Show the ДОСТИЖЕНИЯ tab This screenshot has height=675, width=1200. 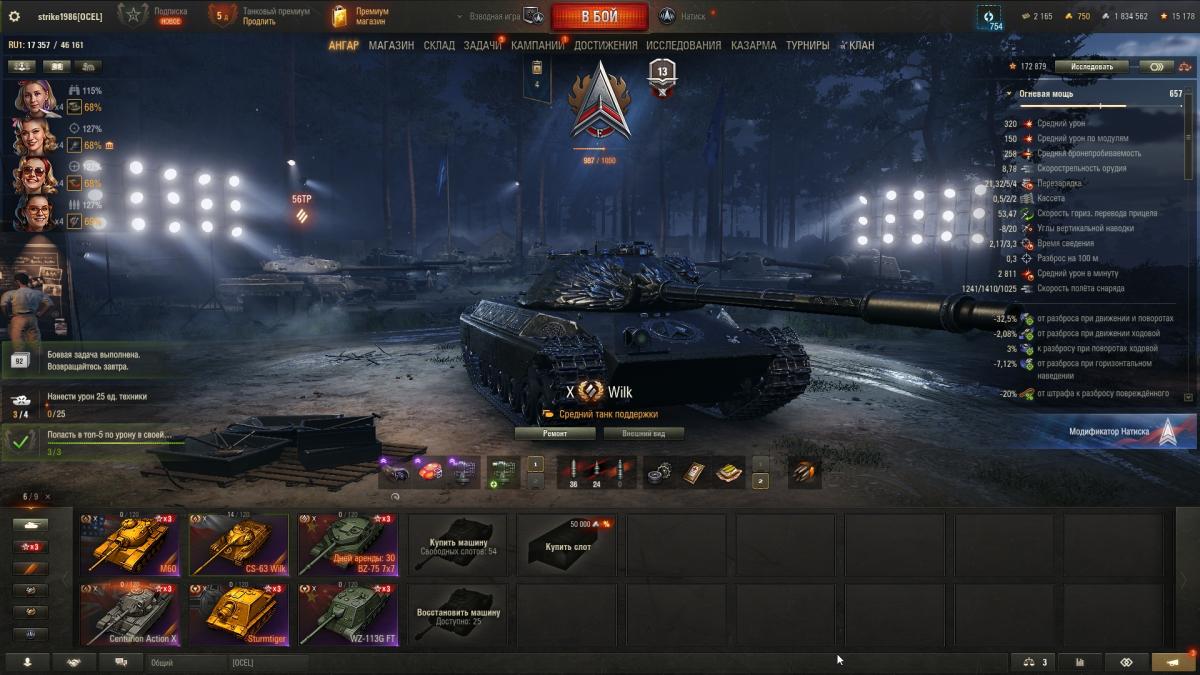606,45
